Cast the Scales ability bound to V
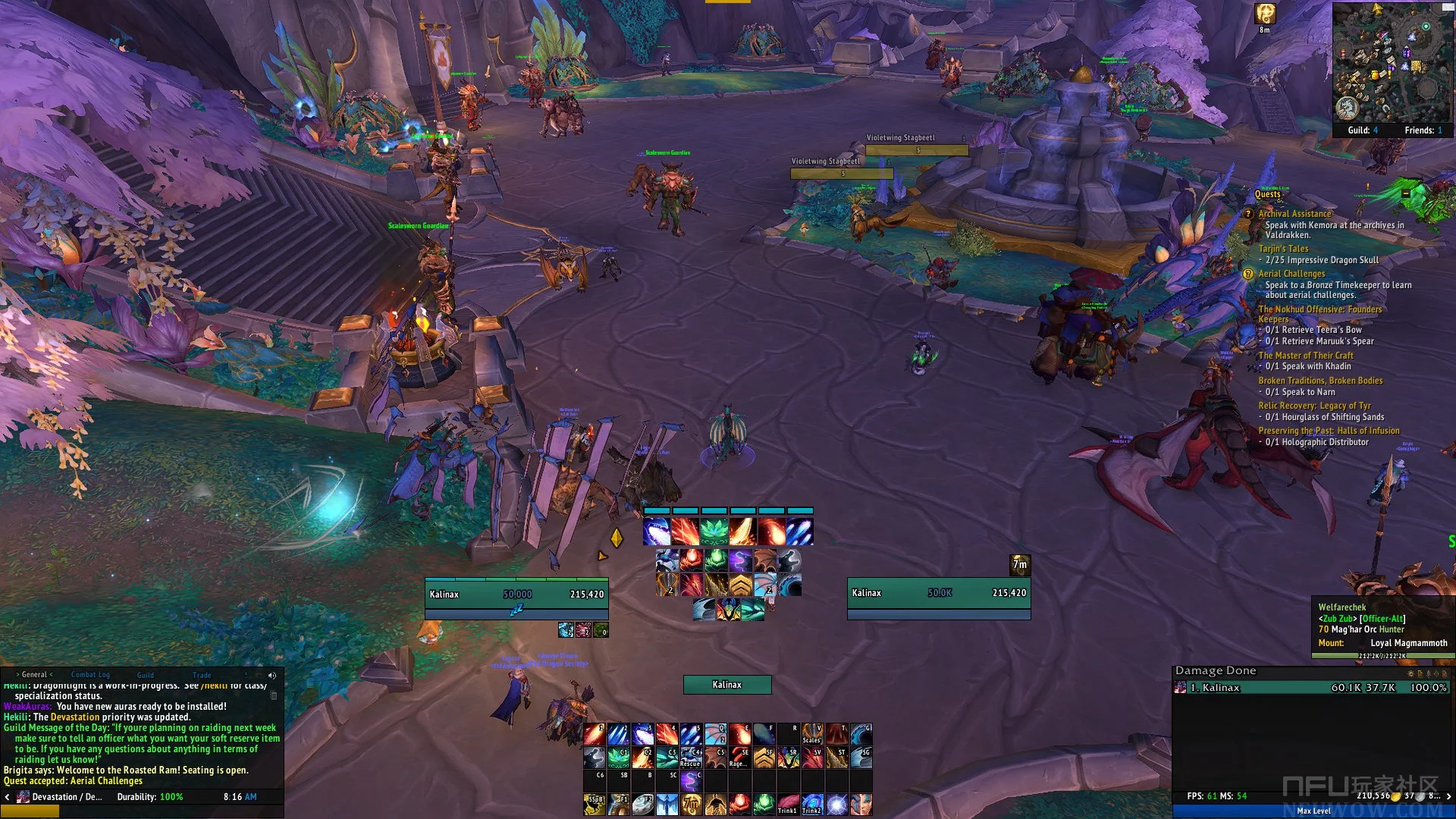 pos(811,733)
